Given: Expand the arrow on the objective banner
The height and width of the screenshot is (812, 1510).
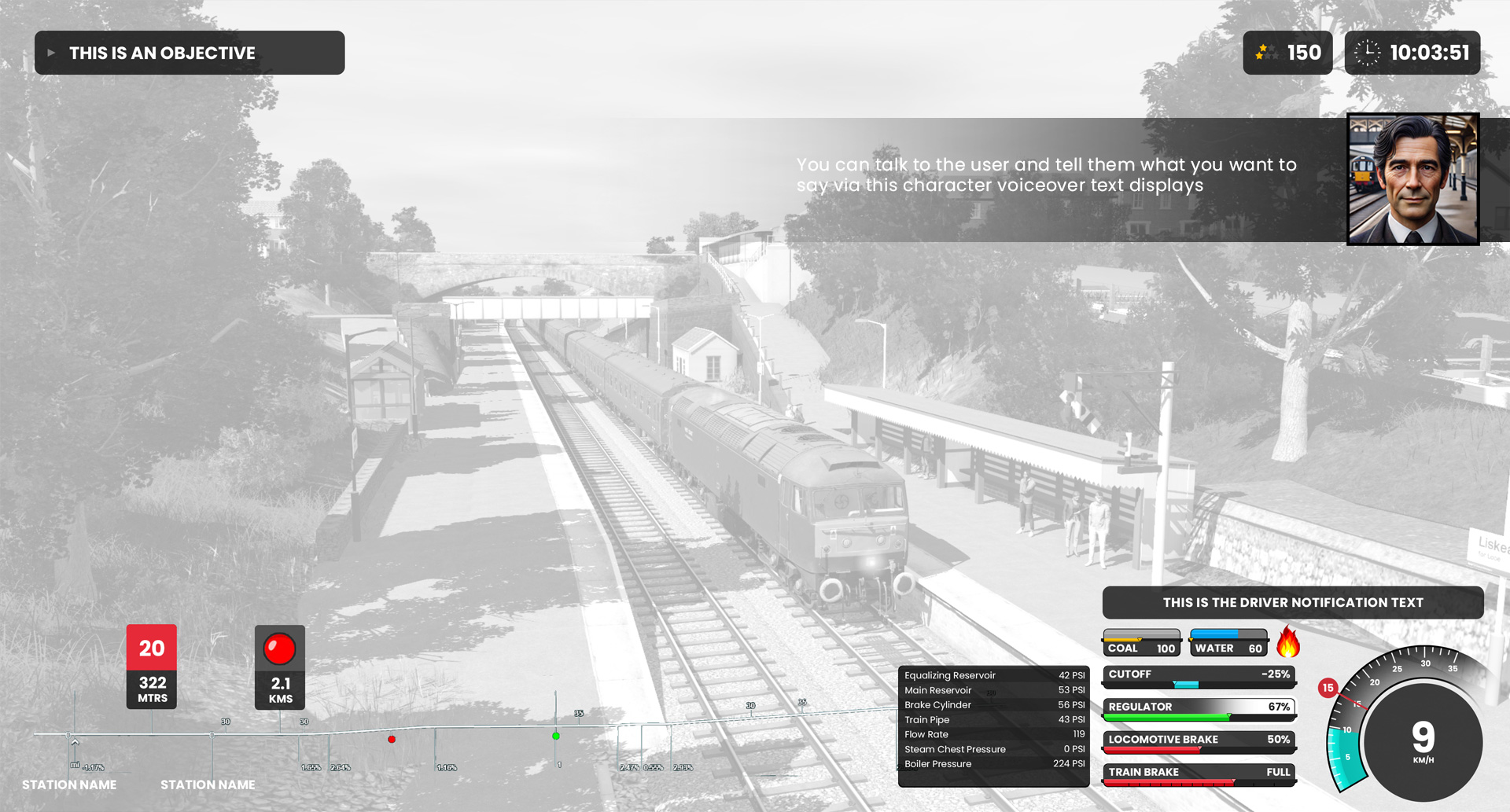Looking at the screenshot, I should coord(52,53).
